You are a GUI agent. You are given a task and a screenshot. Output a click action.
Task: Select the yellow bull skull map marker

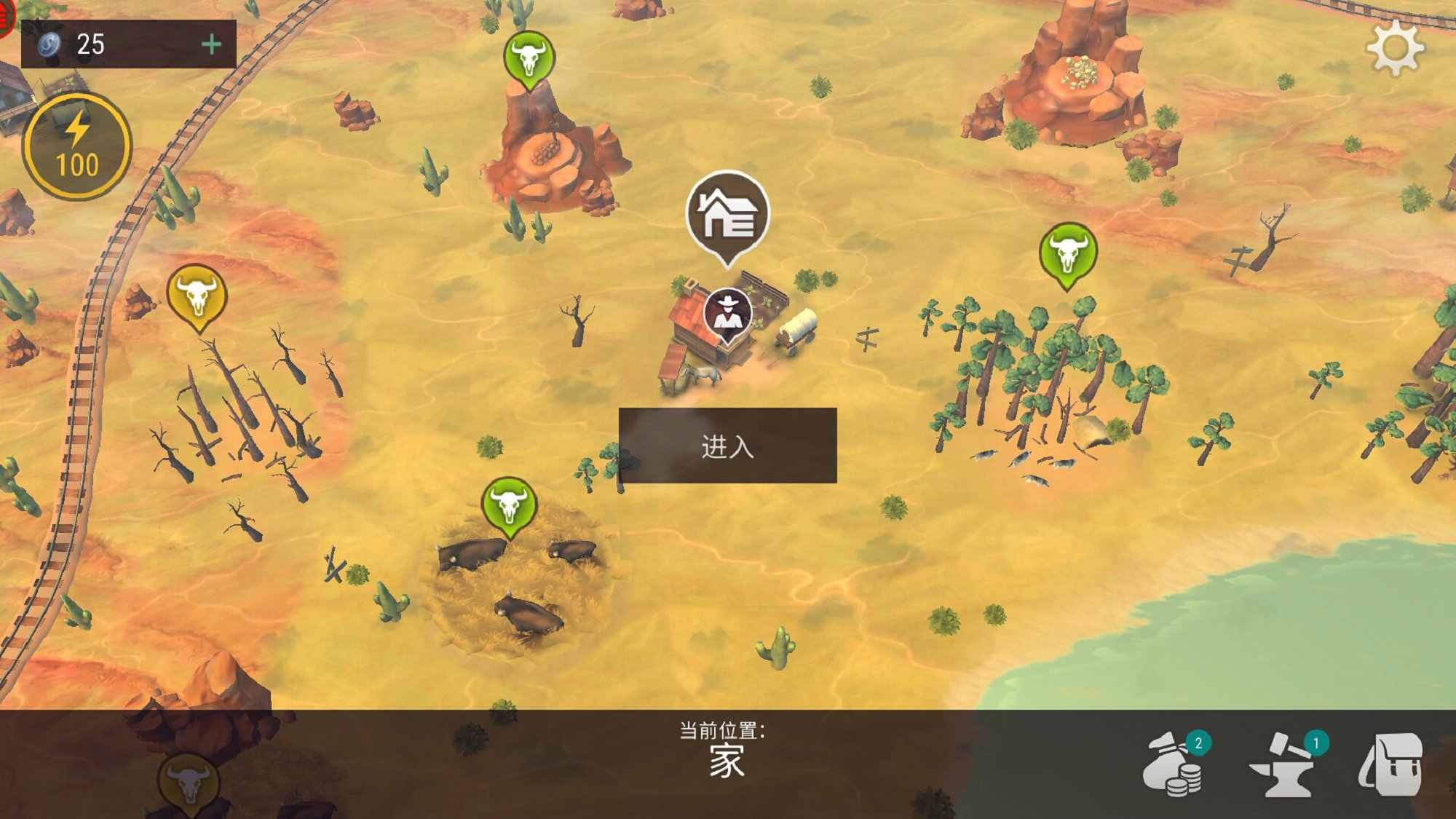(x=197, y=296)
